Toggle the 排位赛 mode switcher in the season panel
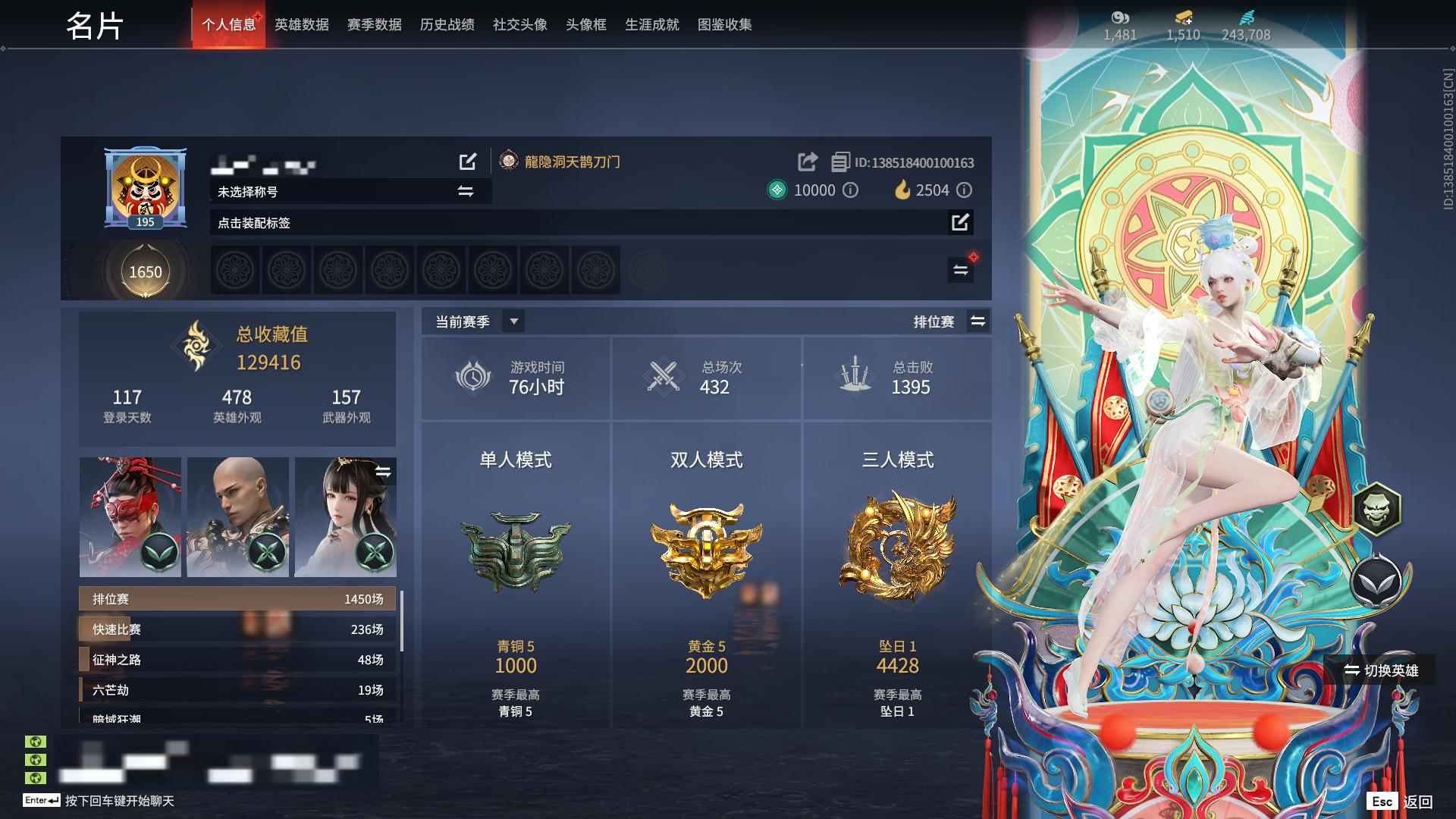Image resolution: width=1456 pixels, height=819 pixels. click(x=978, y=321)
